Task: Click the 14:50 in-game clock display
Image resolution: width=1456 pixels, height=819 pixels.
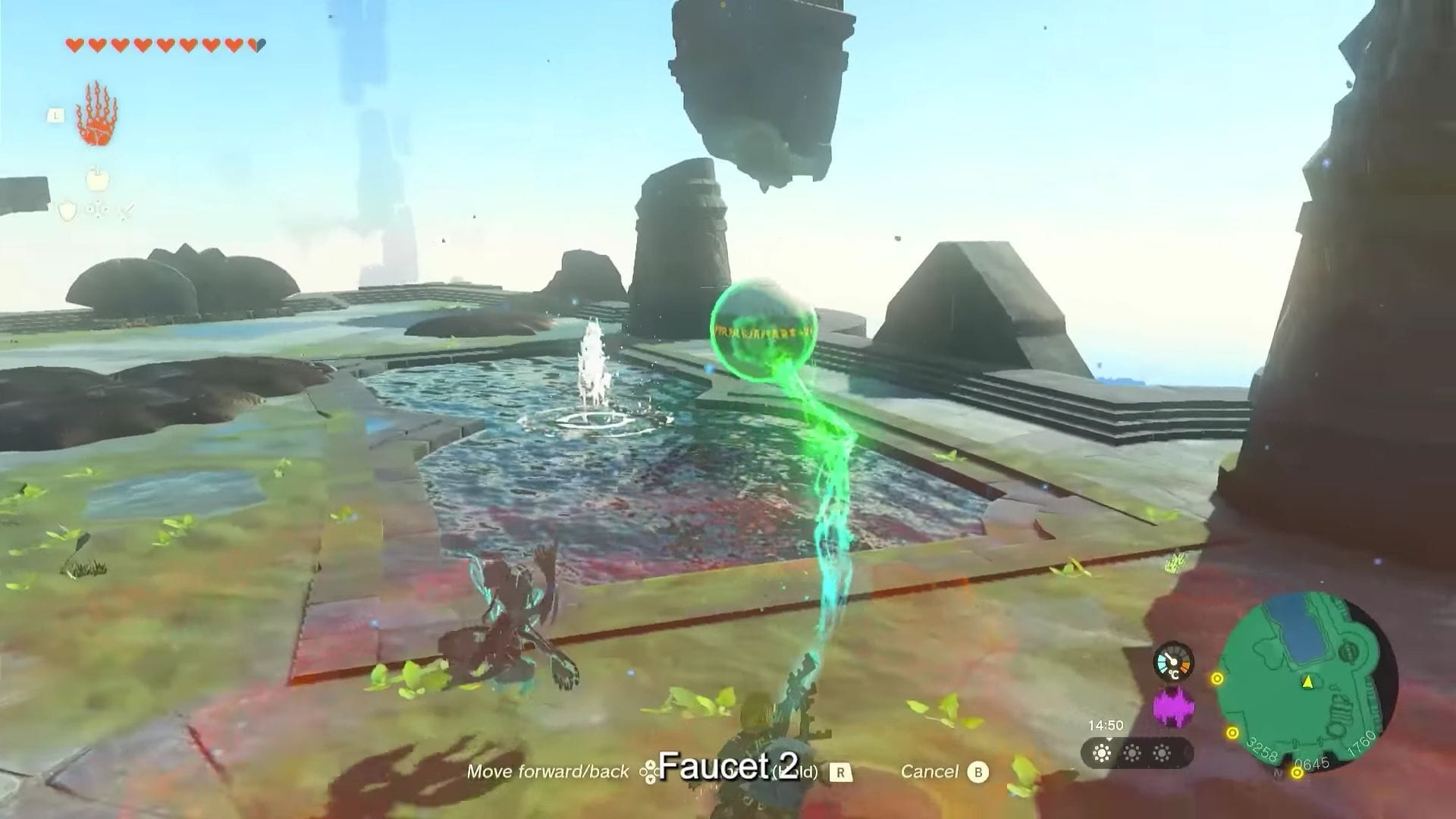Action: coord(1106,725)
